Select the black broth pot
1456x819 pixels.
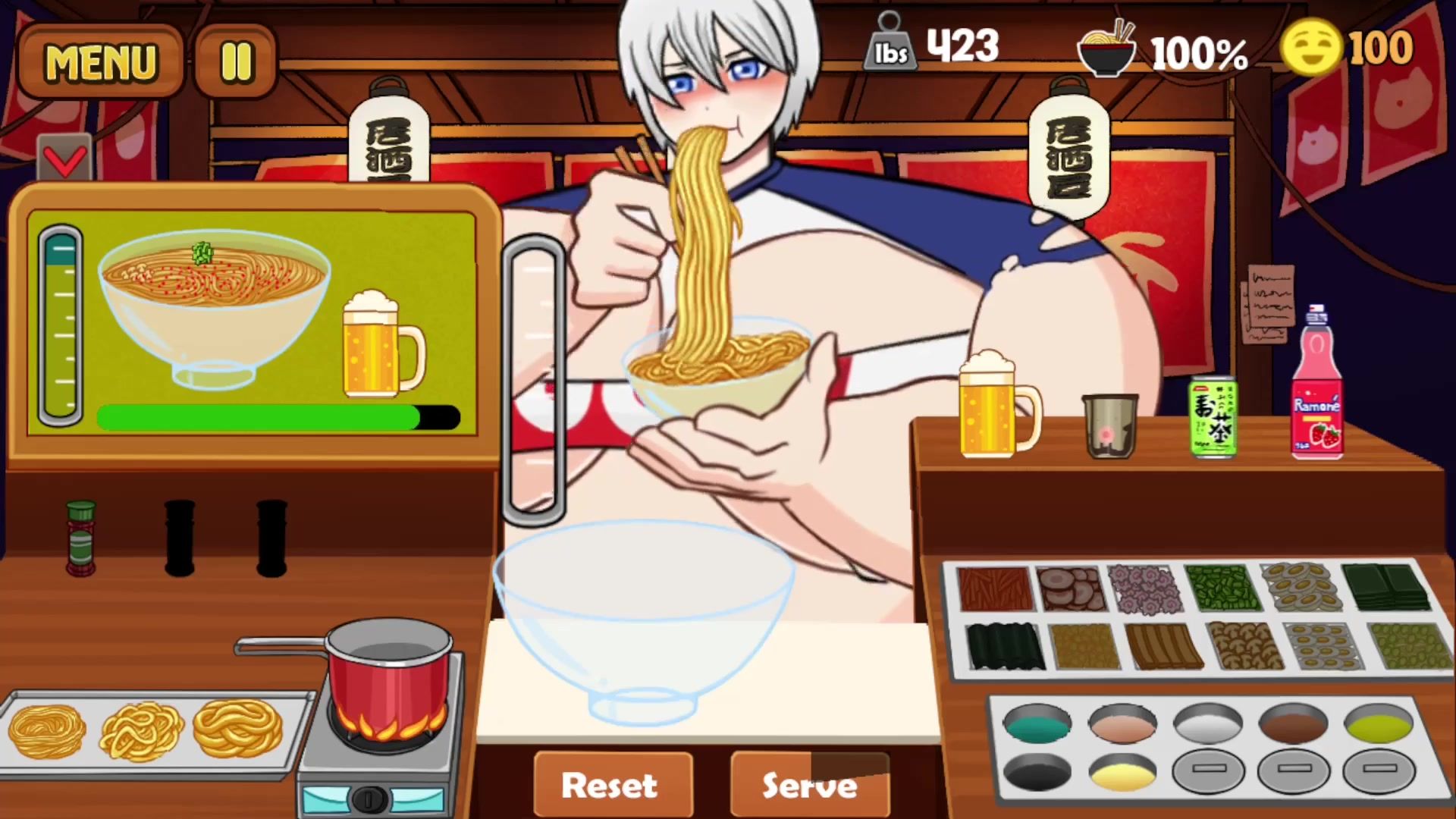tap(1037, 773)
